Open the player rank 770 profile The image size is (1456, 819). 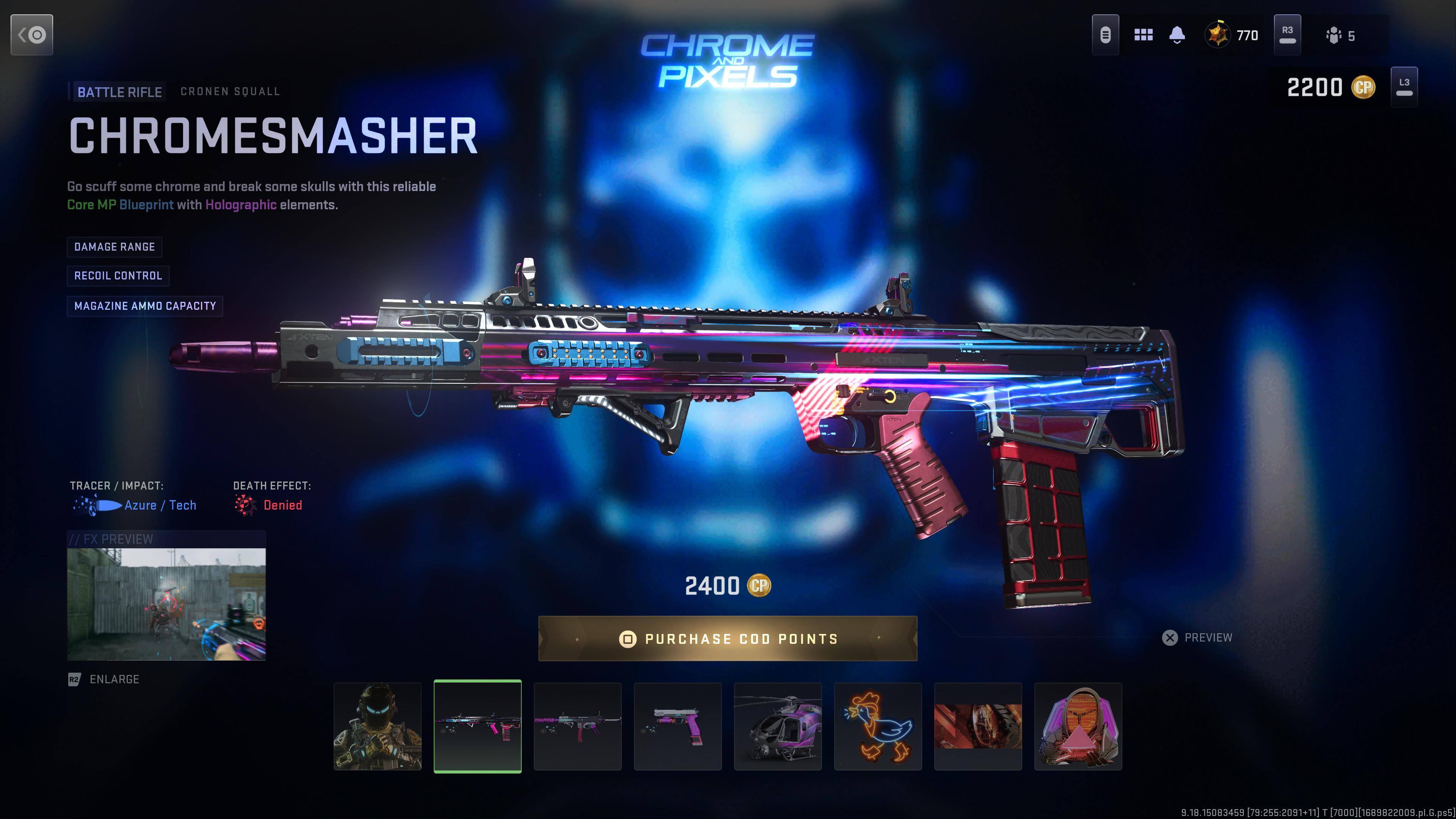click(1232, 36)
